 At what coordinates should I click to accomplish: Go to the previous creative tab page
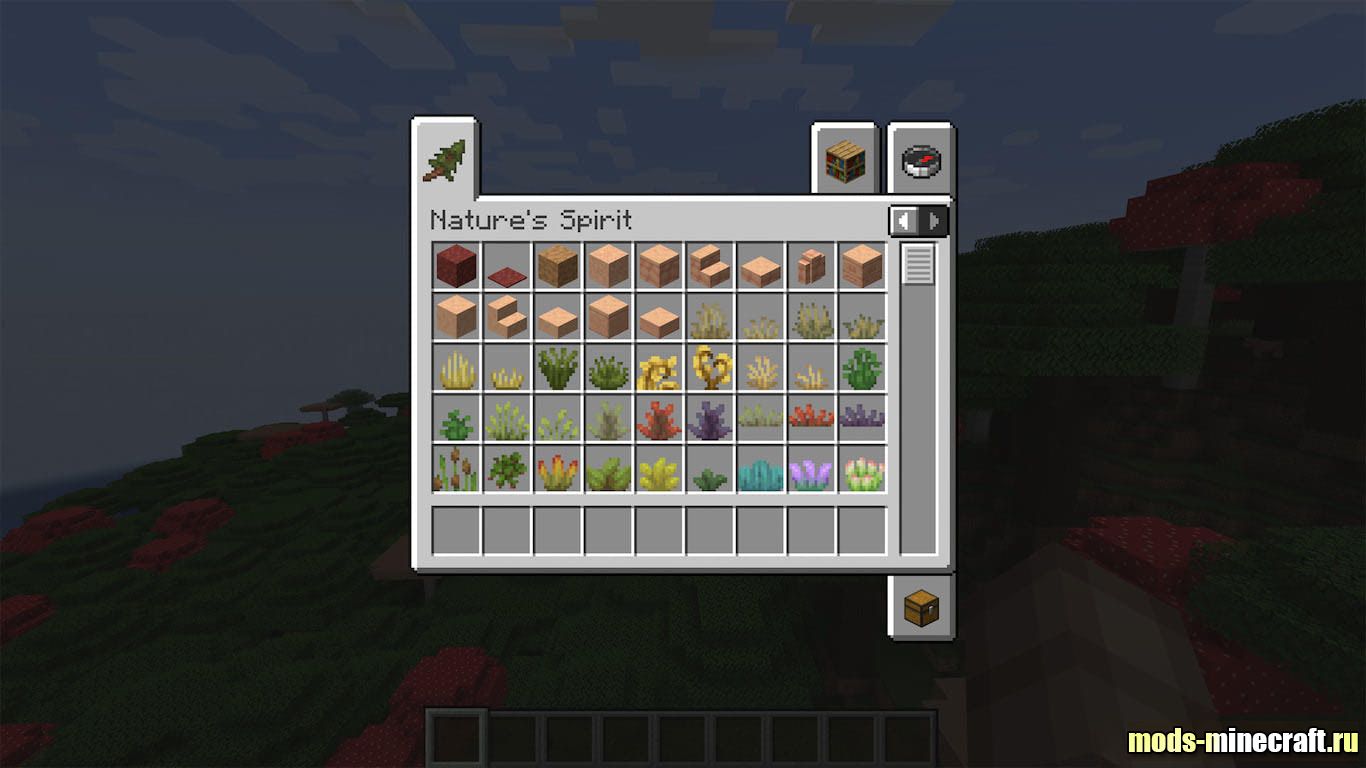pos(904,221)
